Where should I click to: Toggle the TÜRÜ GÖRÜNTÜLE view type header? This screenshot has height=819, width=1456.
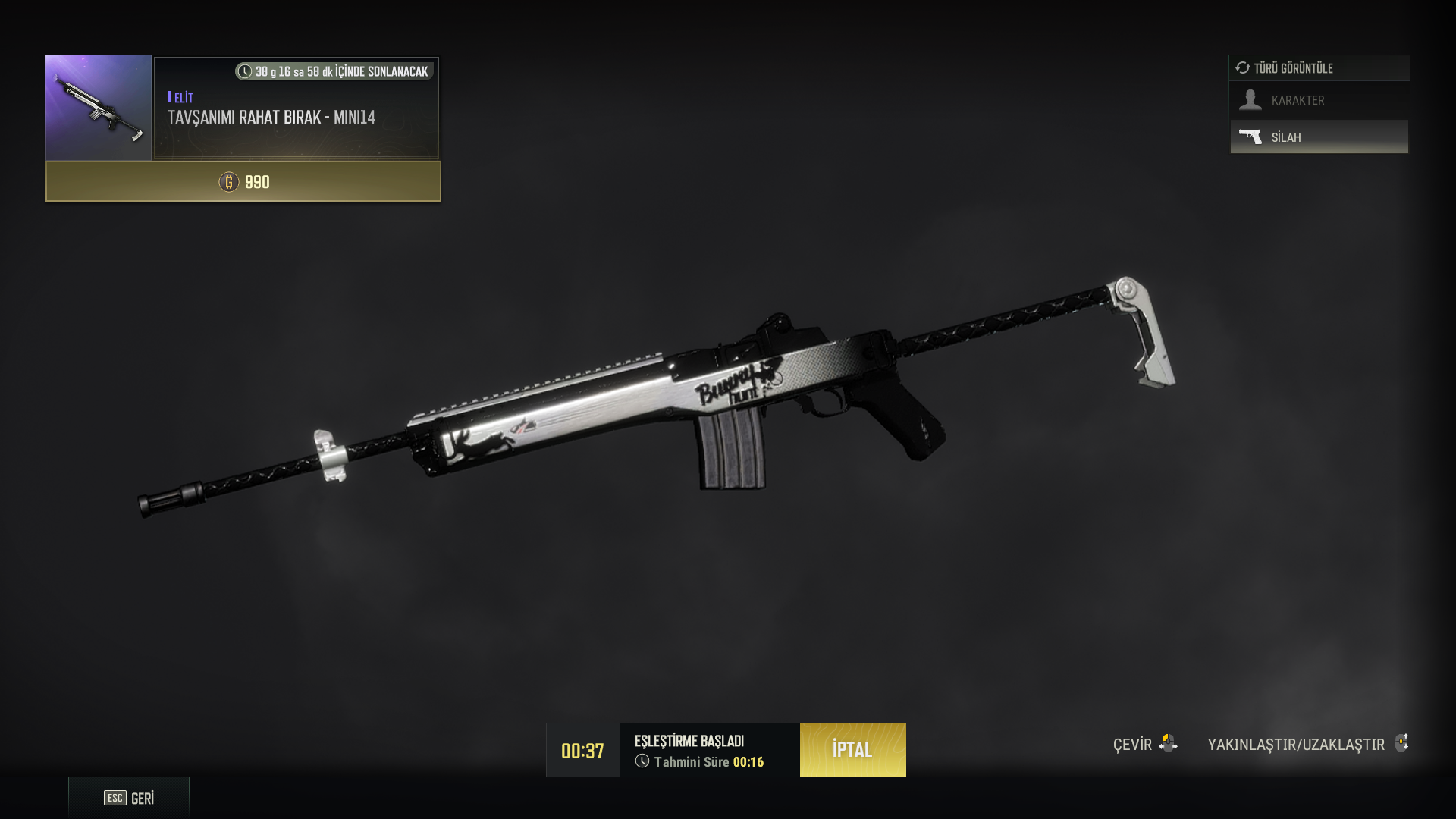coord(1319,68)
